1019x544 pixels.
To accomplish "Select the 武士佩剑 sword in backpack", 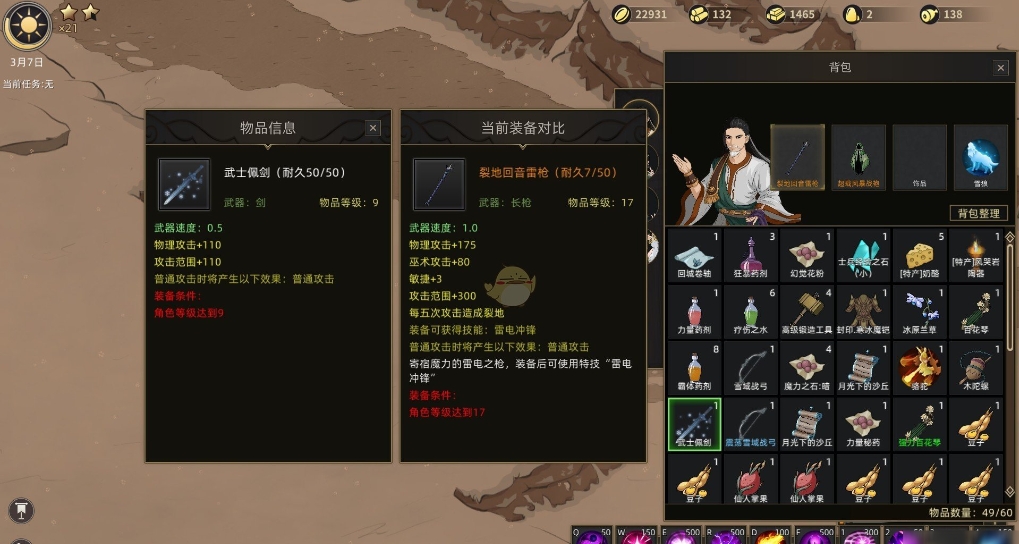I will tap(694, 423).
